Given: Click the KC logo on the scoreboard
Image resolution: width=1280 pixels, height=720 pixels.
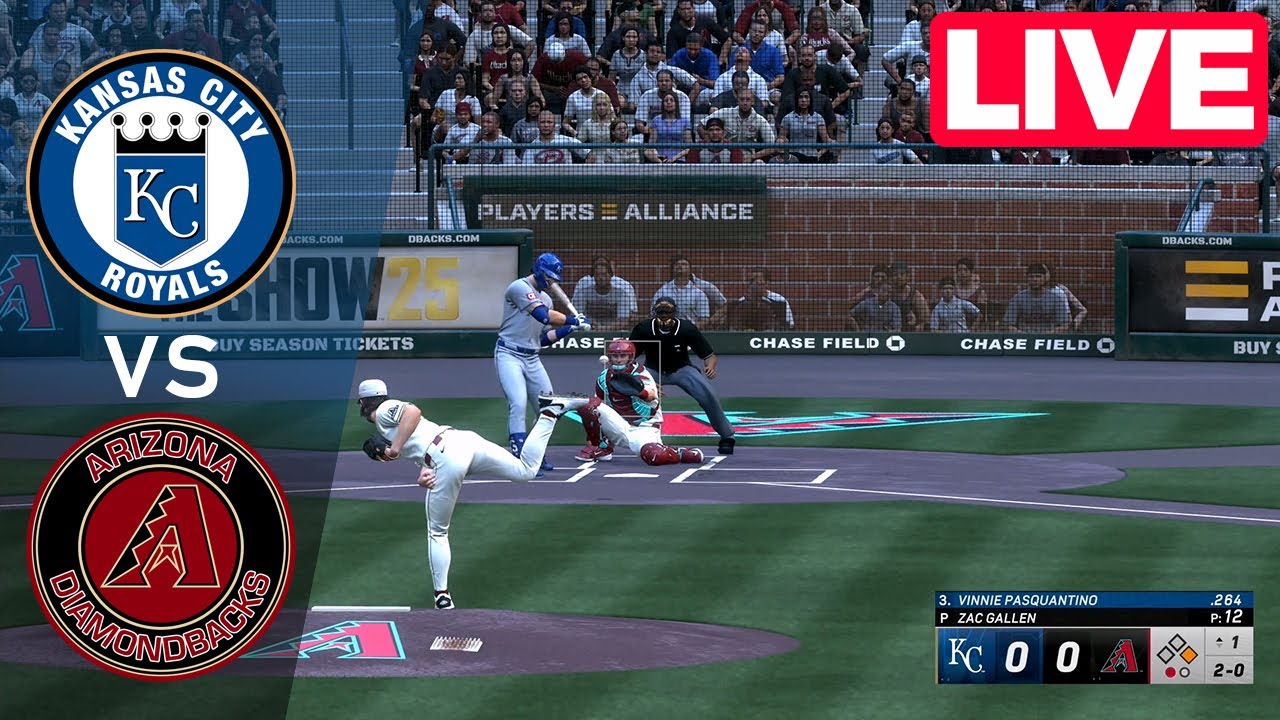Looking at the screenshot, I should coord(967,654).
